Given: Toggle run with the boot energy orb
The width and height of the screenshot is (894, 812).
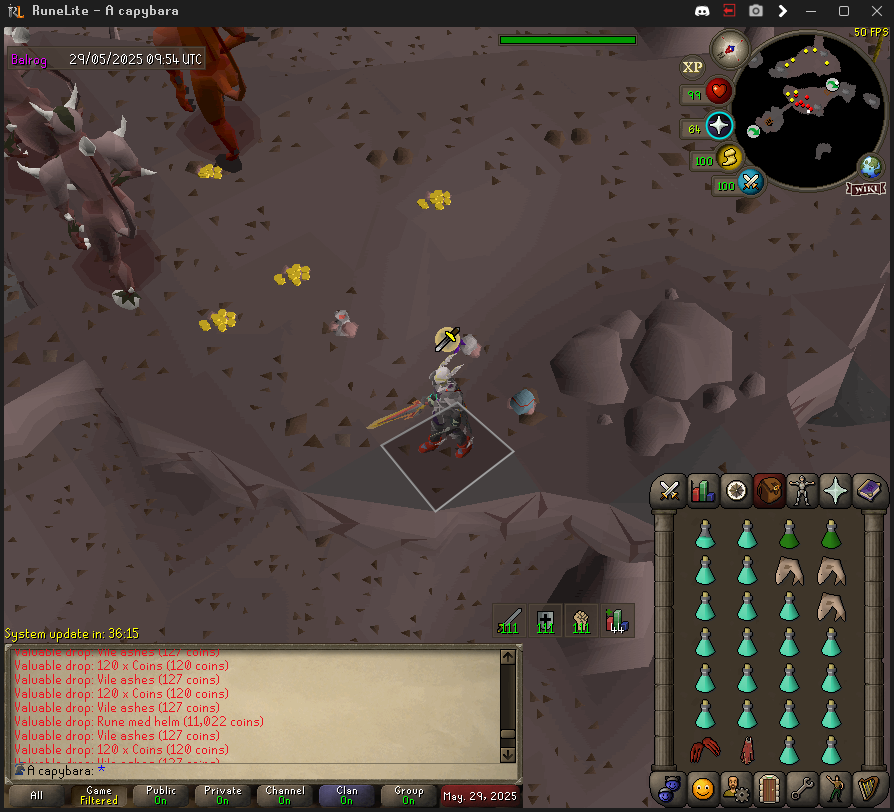Looking at the screenshot, I should click(728, 157).
